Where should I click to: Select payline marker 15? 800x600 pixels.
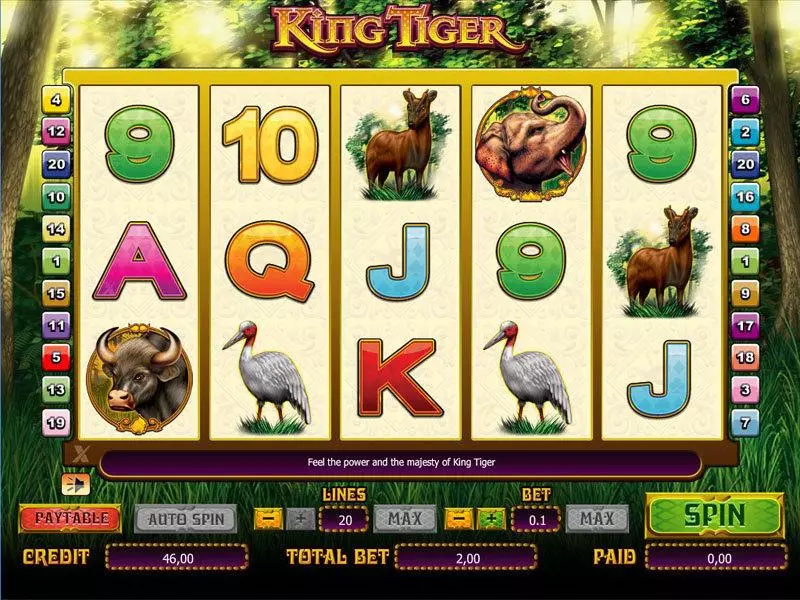(x=56, y=293)
